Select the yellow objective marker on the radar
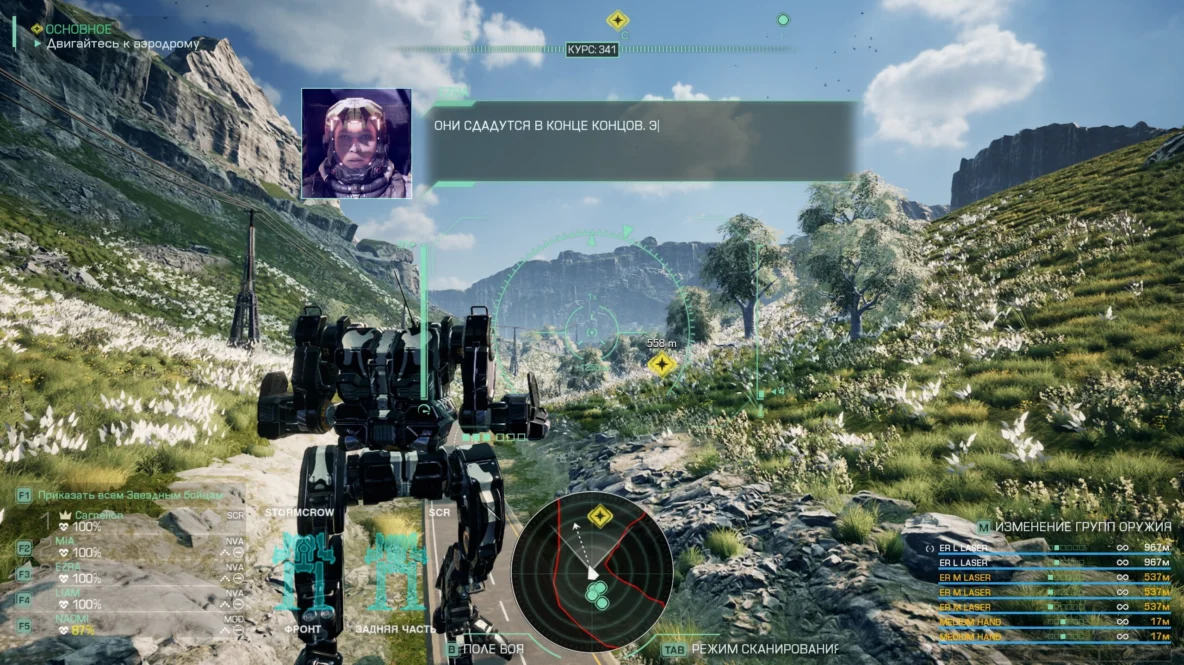Screen dimensions: 1184x665 (599, 516)
